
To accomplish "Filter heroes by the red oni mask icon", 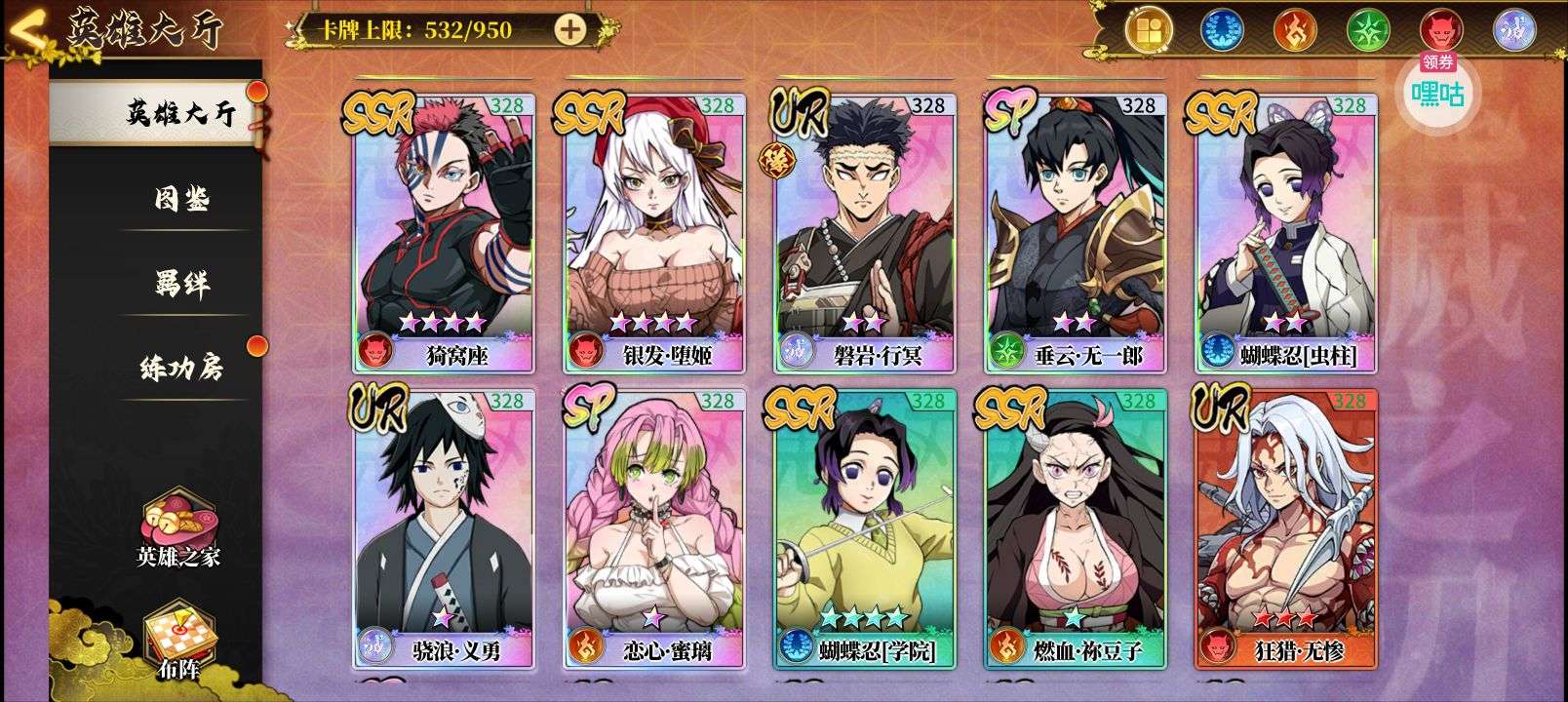I will [1441, 30].
